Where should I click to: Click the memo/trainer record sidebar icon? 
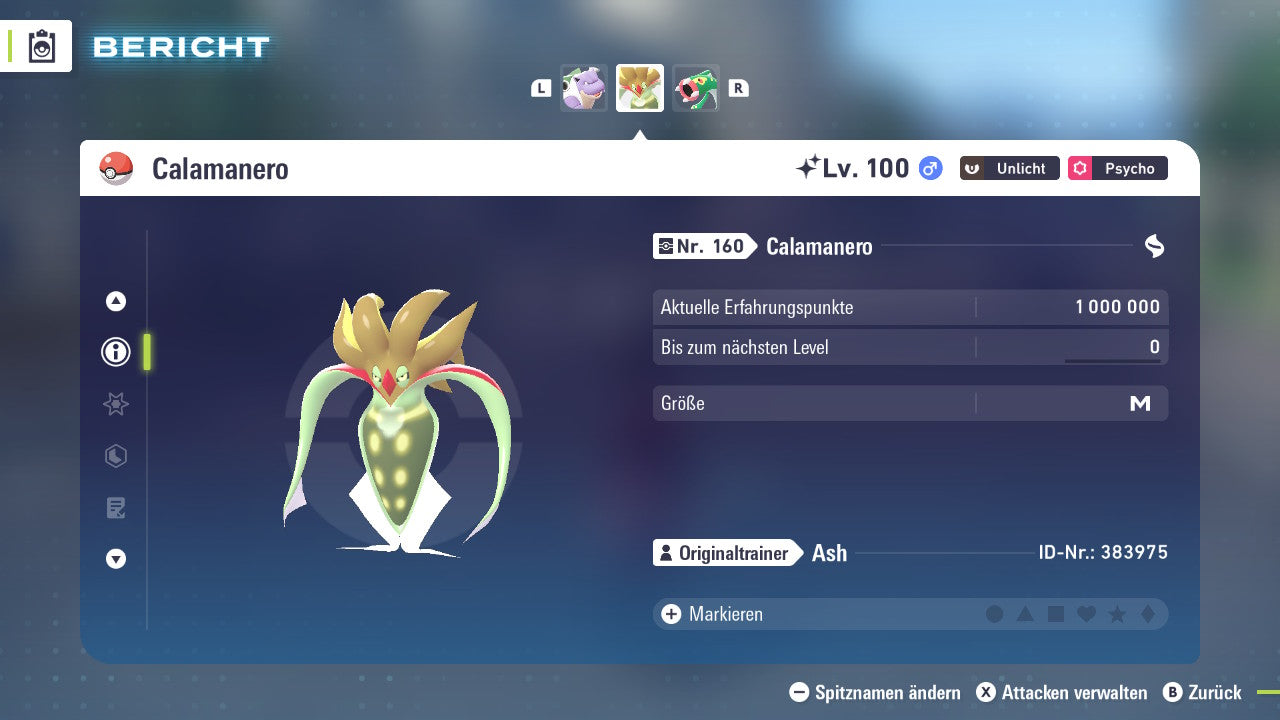coord(115,508)
